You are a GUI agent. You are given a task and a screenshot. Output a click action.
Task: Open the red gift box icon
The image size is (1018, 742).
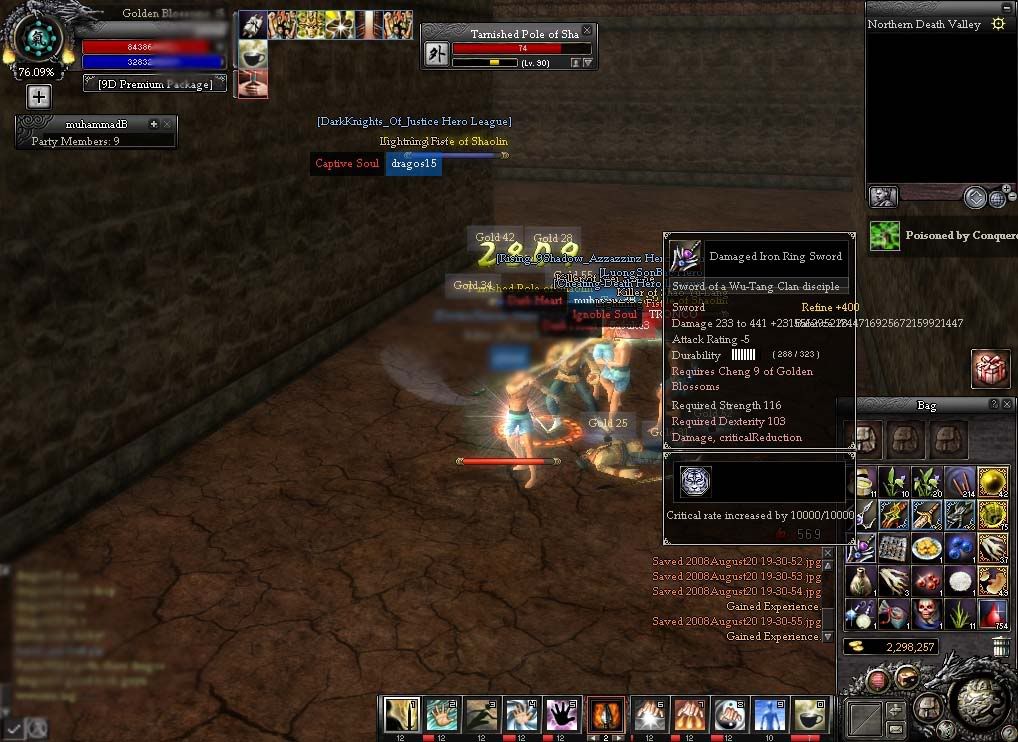click(990, 369)
